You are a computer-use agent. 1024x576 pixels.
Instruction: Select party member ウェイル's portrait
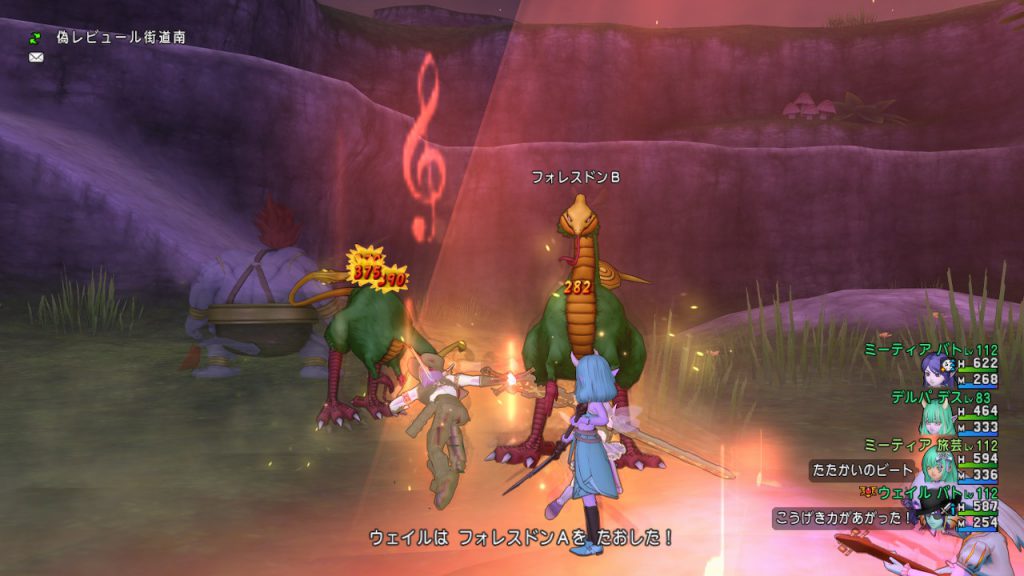click(941, 512)
